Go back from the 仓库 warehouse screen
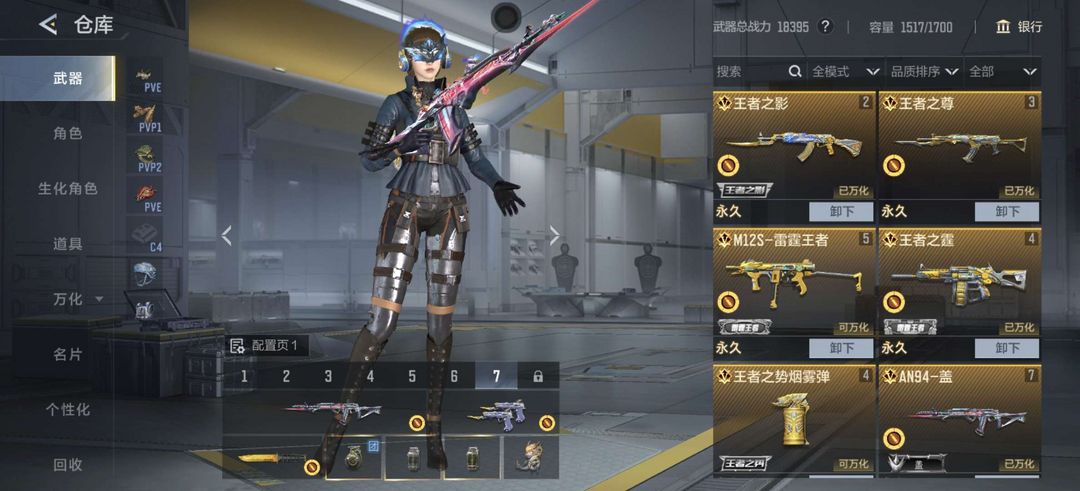 [47, 25]
